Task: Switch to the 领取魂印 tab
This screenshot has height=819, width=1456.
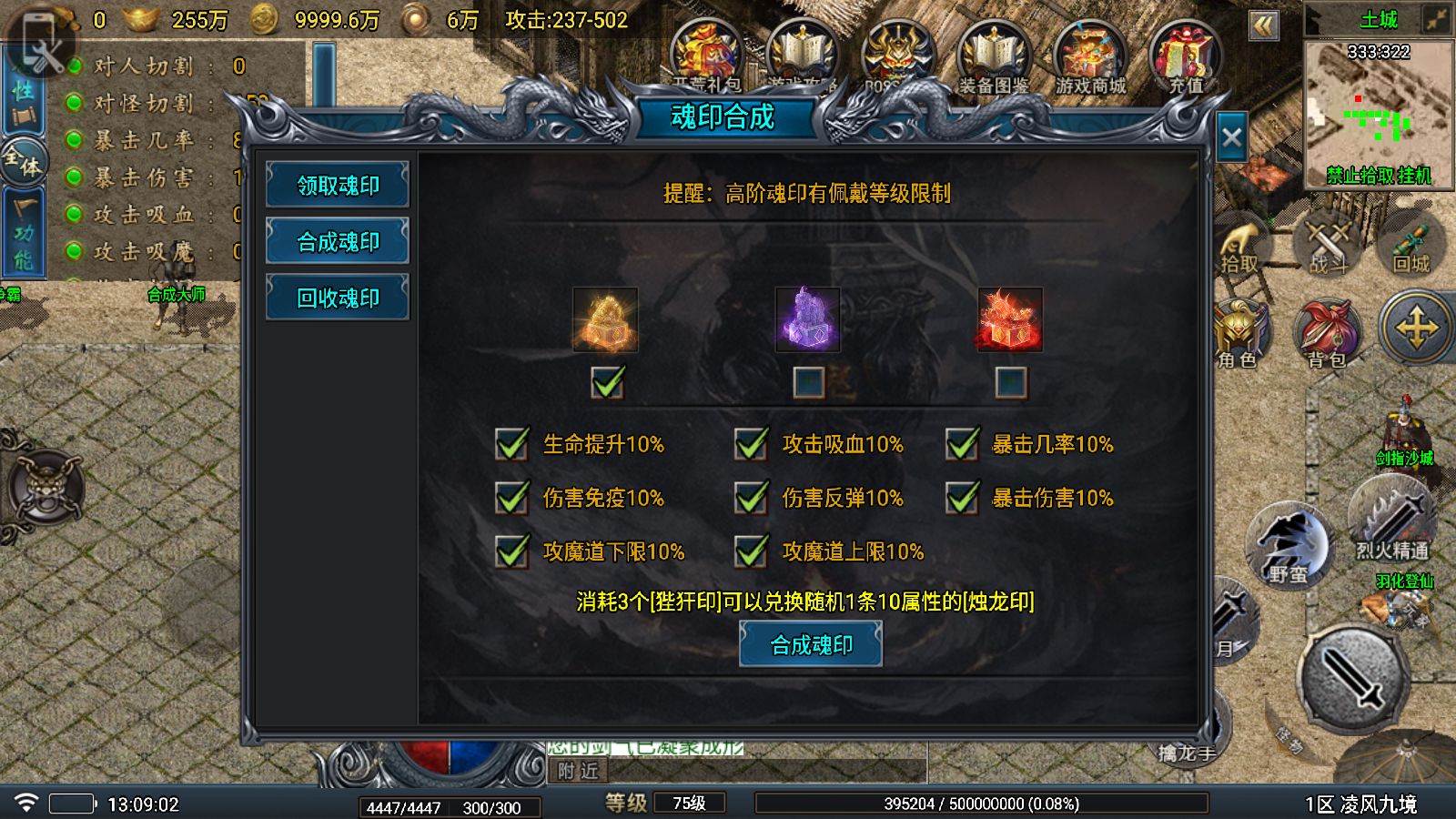Action: pos(338,184)
